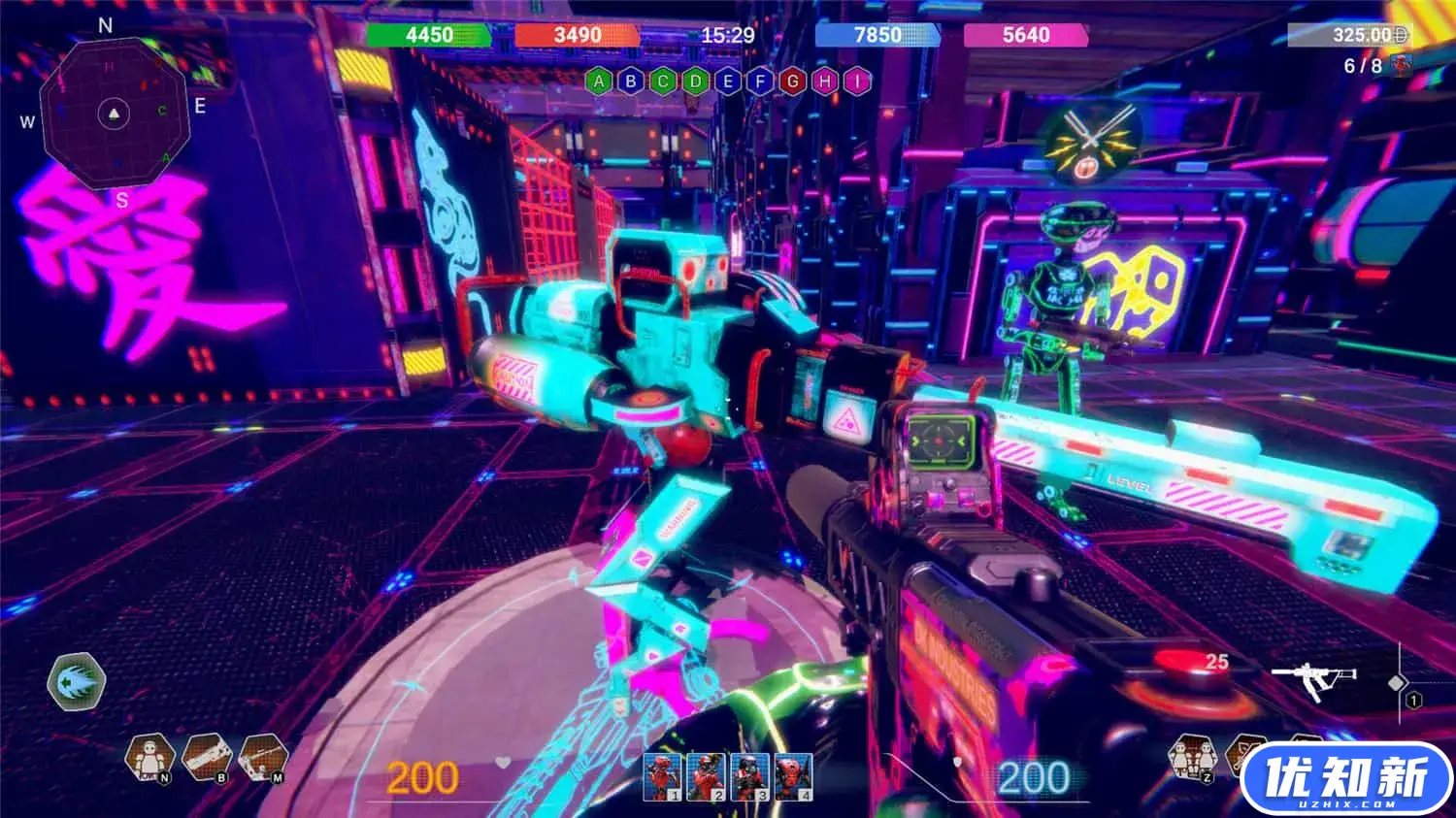Choose capture point C marker

[x=663, y=82]
